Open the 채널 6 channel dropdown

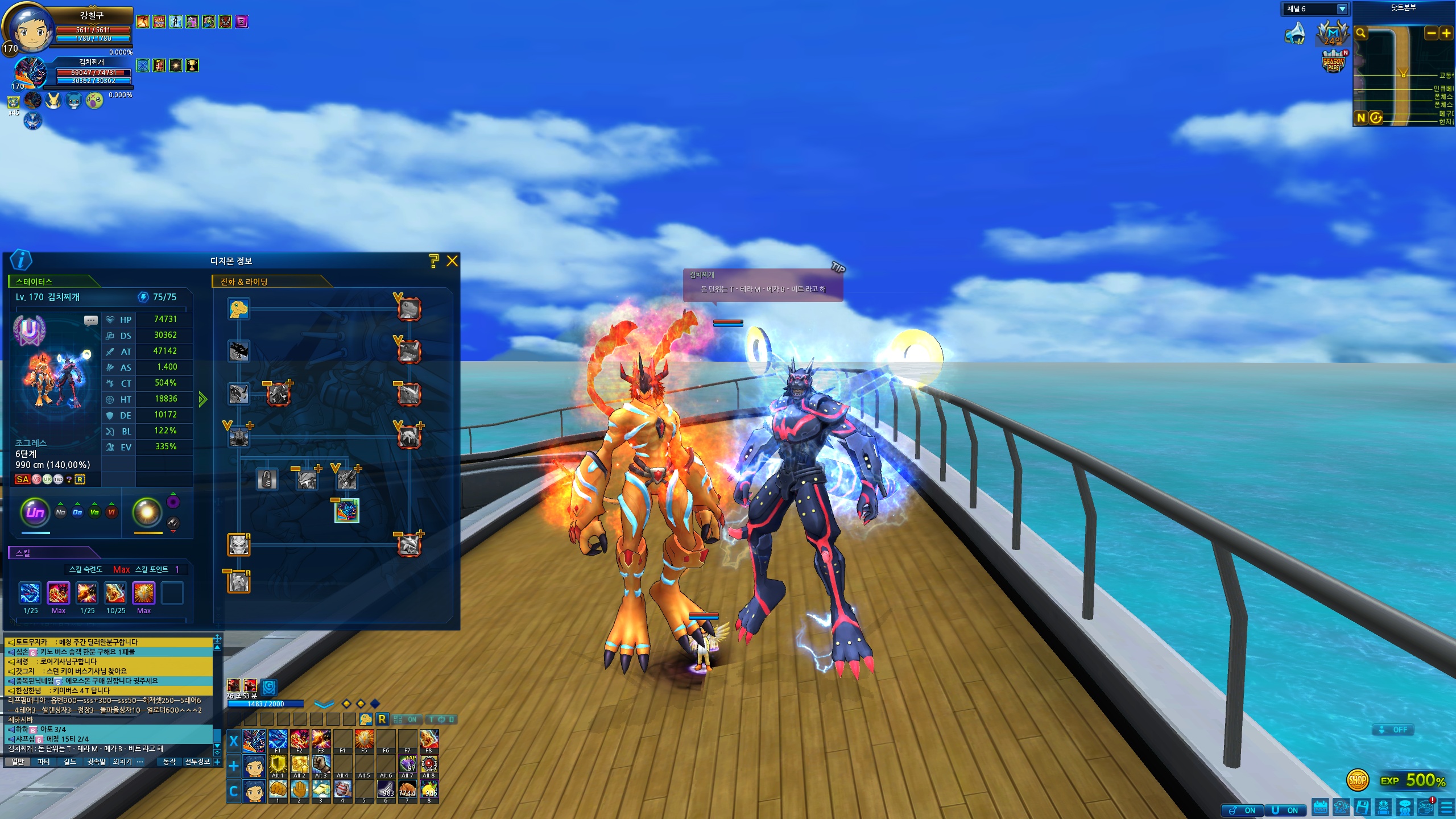tap(1342, 9)
